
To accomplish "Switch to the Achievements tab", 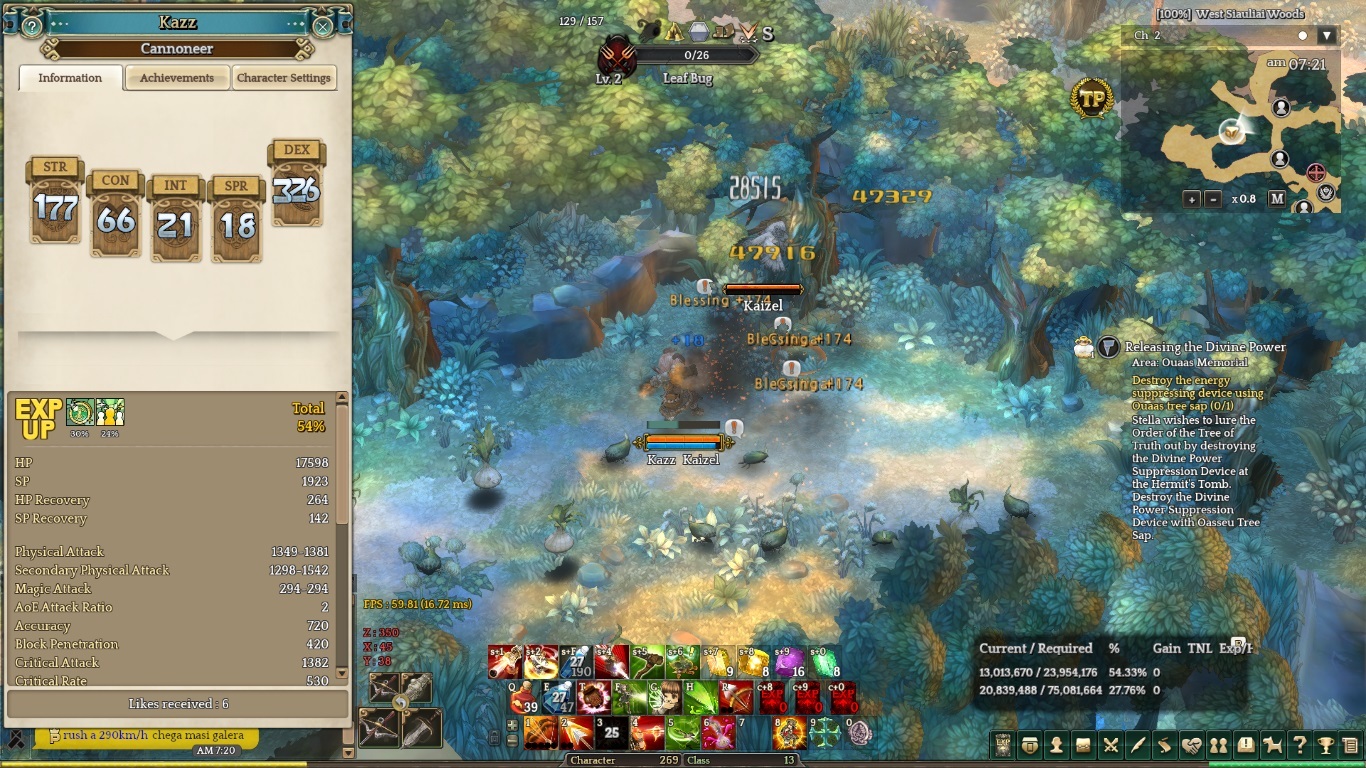I will pos(177,78).
